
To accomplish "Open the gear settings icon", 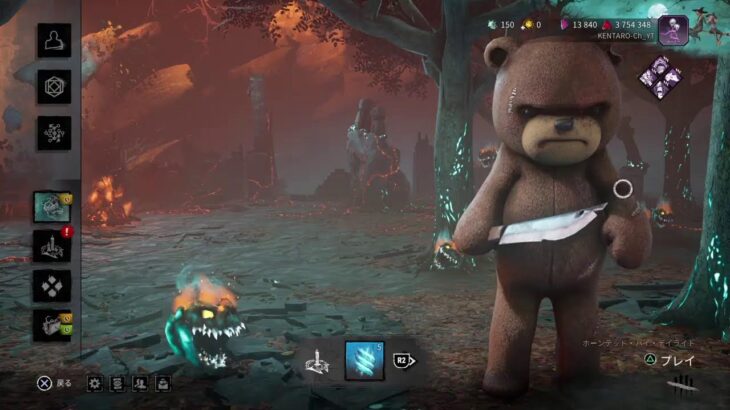I will coord(95,382).
